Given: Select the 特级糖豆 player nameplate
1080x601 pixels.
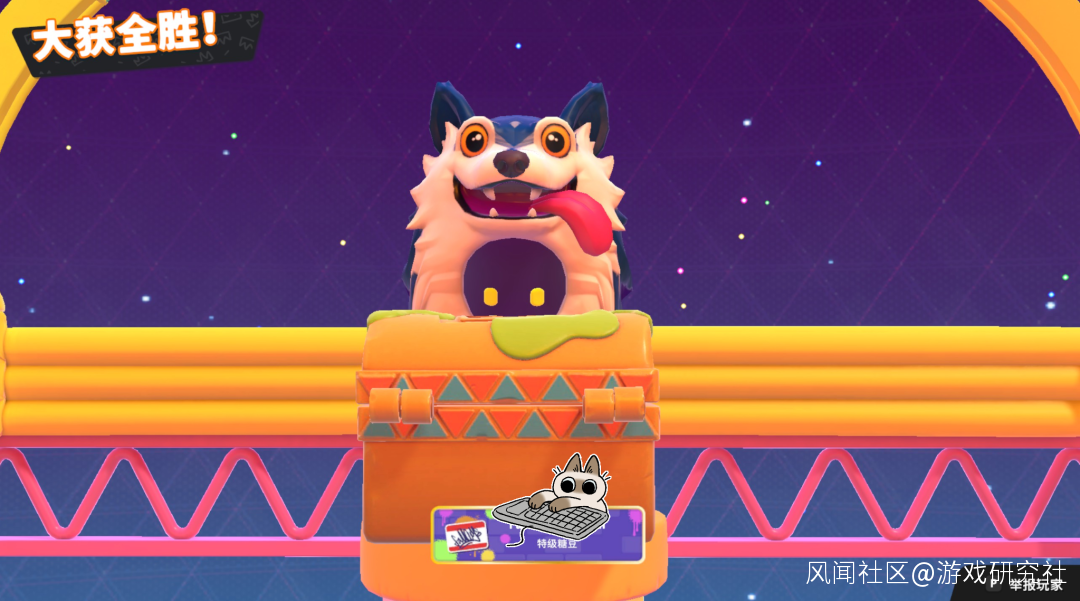Looking at the screenshot, I should tap(538, 535).
